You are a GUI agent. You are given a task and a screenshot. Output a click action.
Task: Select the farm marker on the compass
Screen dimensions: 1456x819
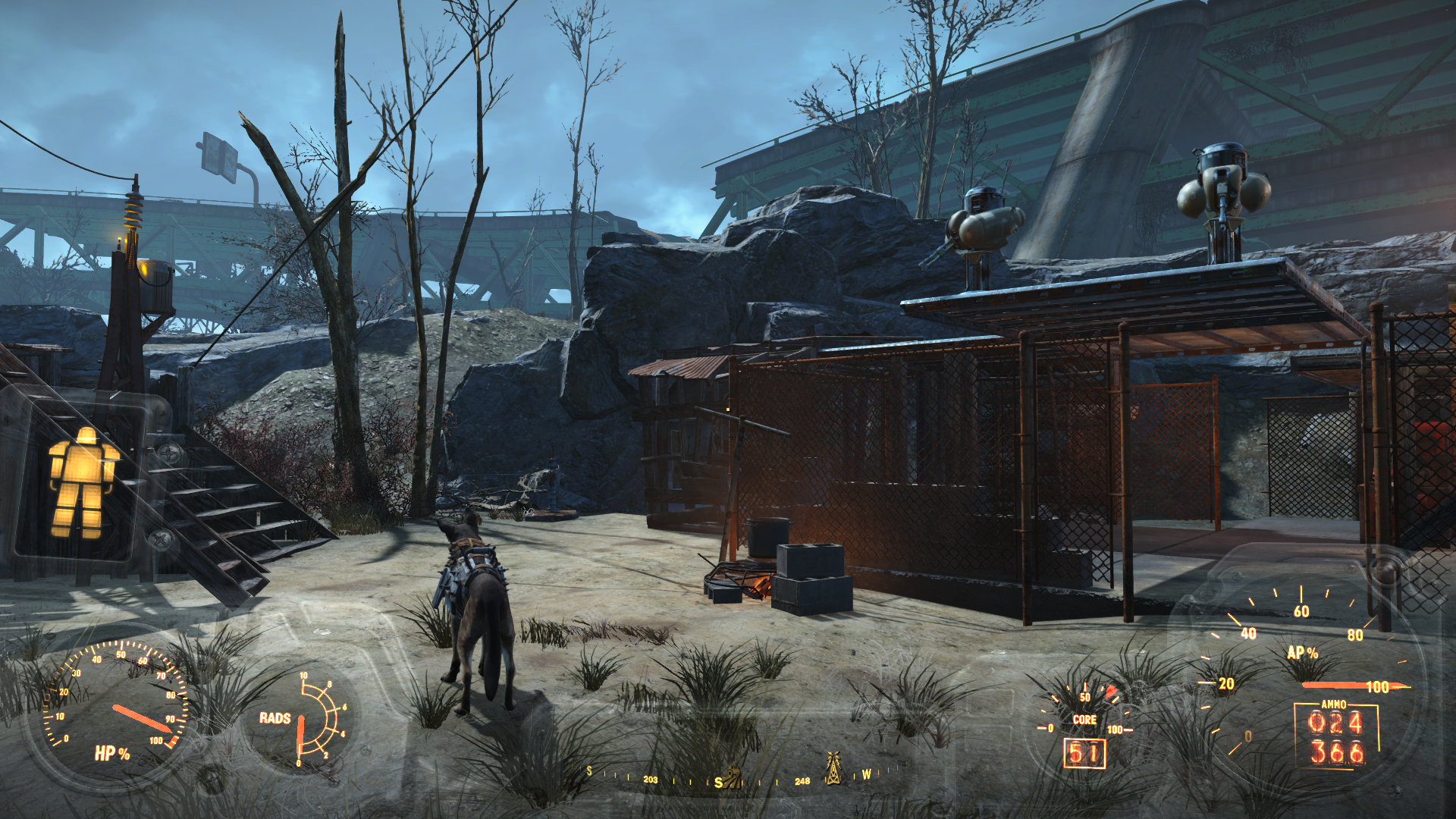(732, 777)
